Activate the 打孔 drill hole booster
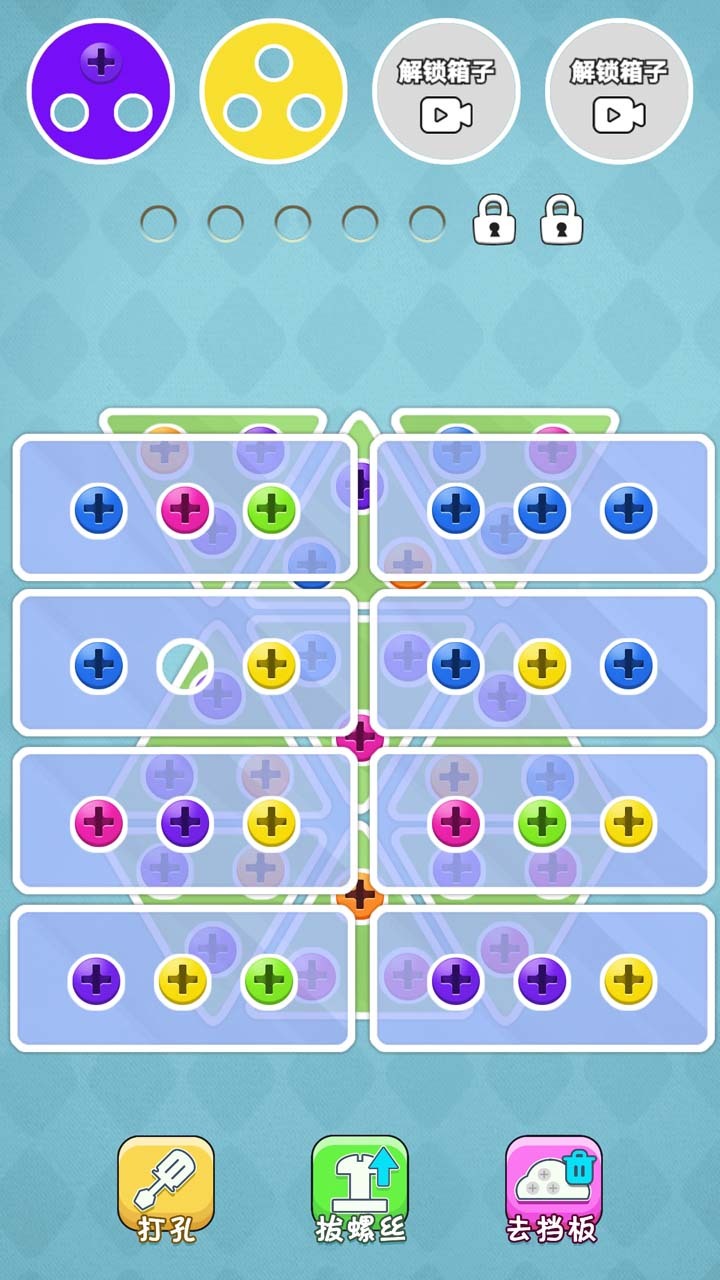720x1280 pixels. (166, 1188)
